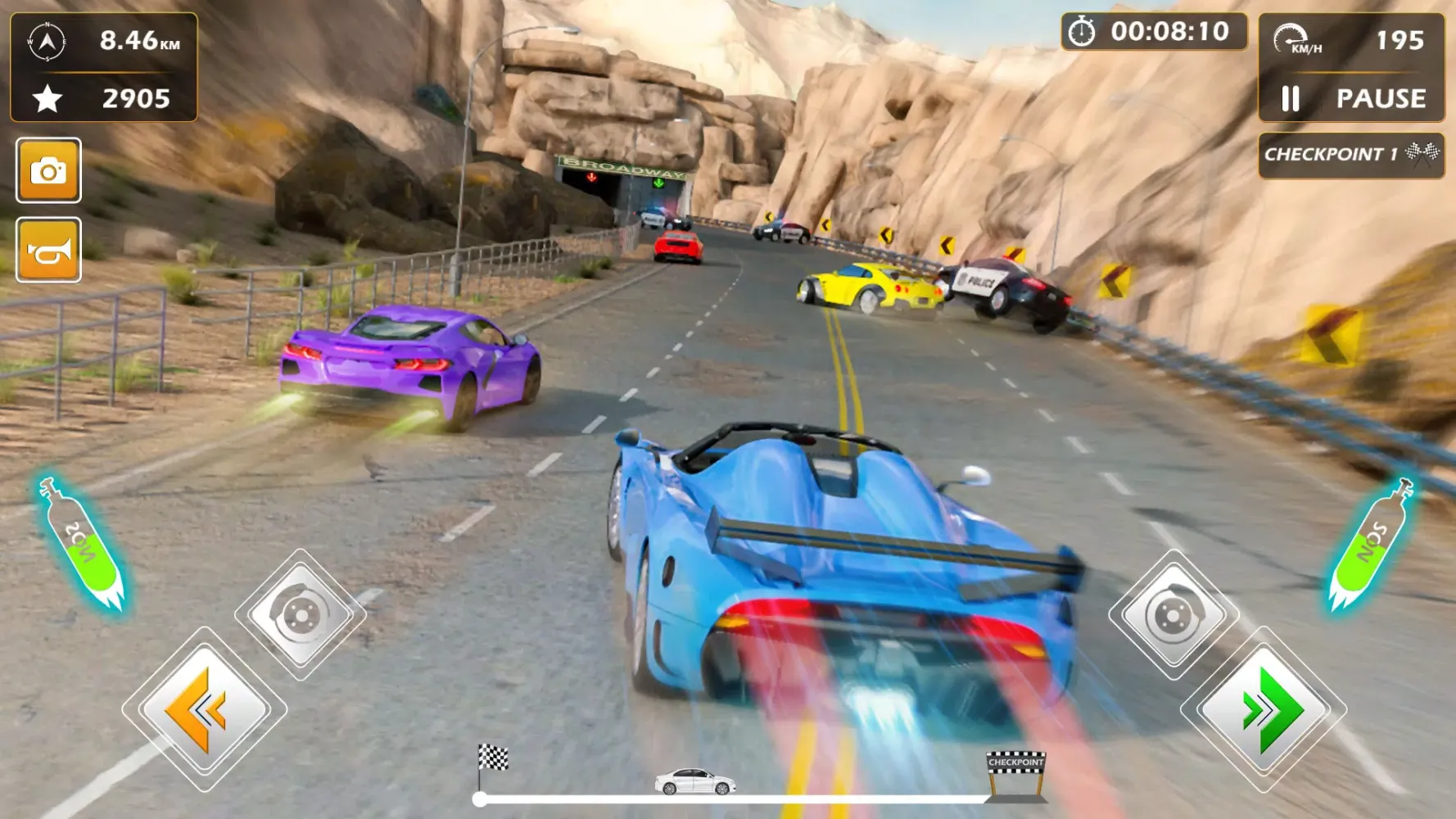Select the camera icon to change view
Screen dimensions: 1456x819
pyautogui.click(x=48, y=169)
